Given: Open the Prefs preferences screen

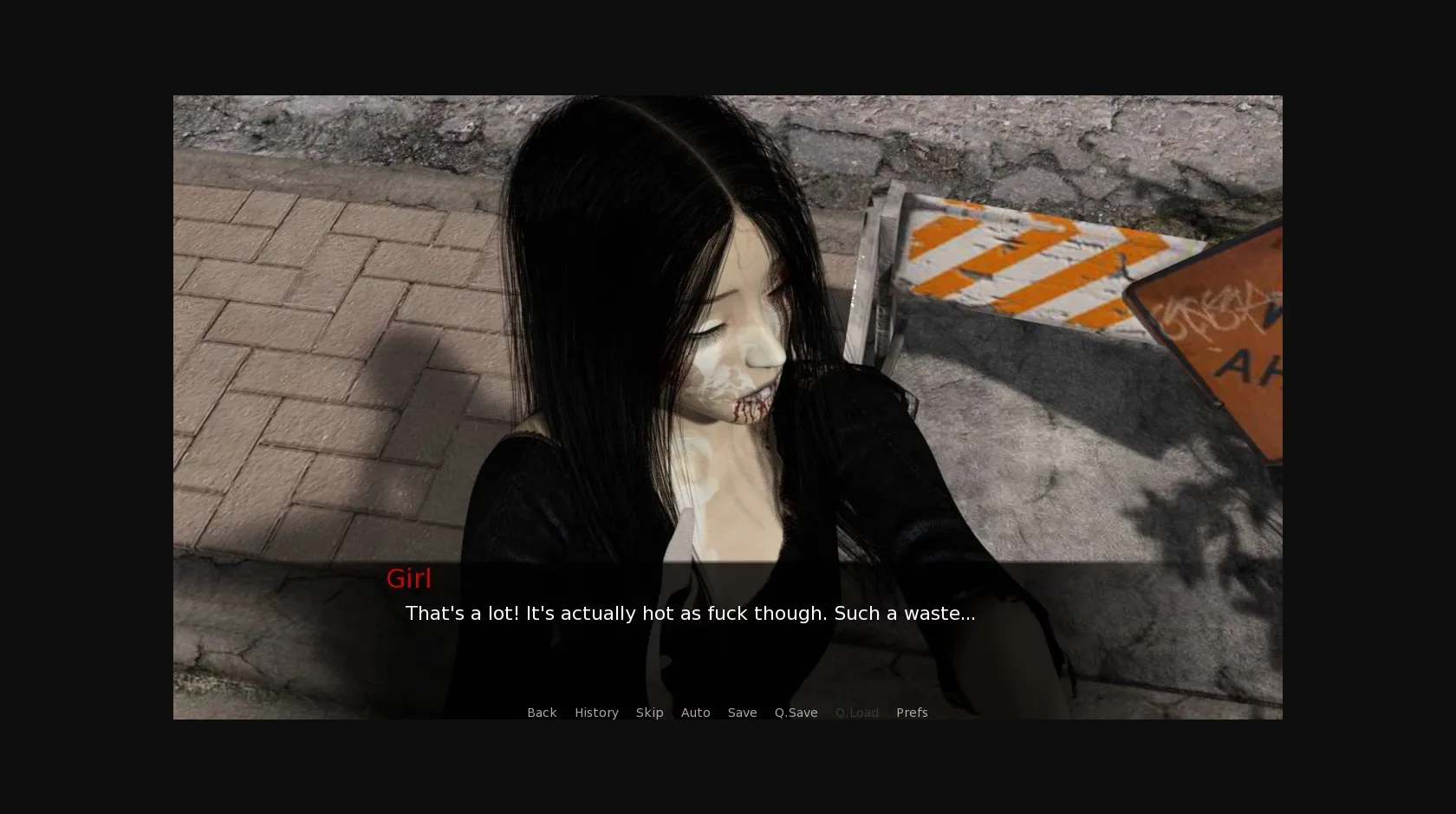Looking at the screenshot, I should (912, 712).
